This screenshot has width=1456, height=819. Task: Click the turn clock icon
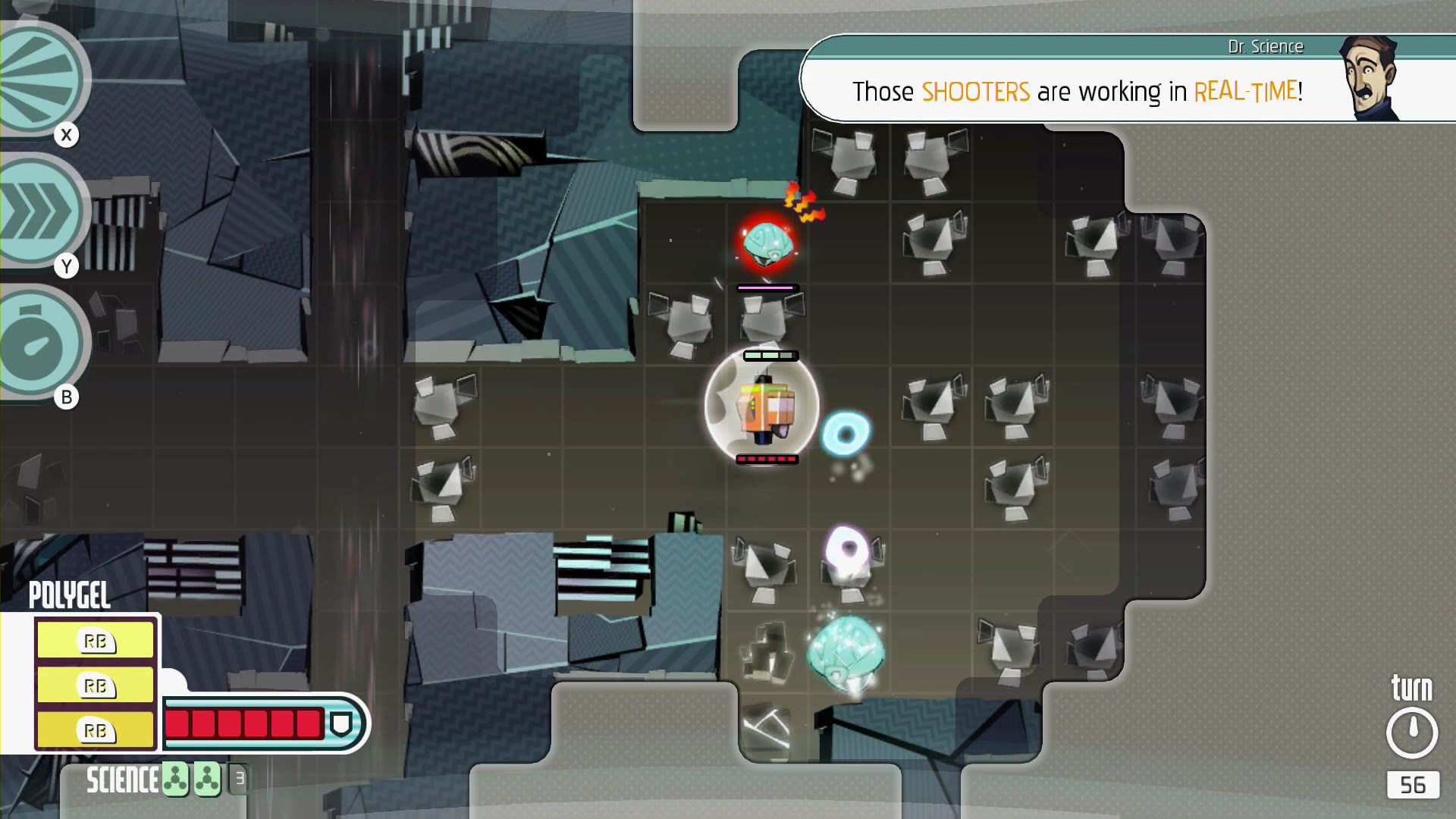(x=1412, y=730)
